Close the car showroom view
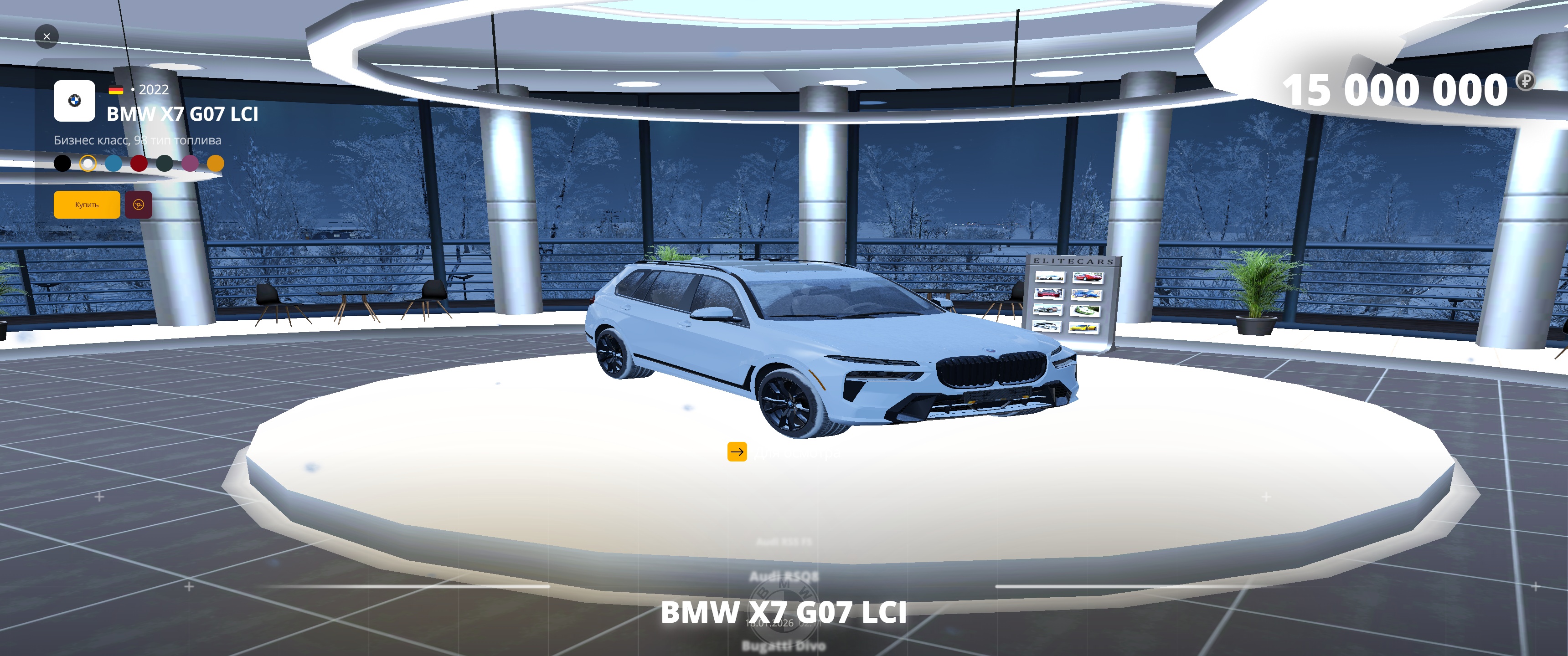Screen dimensions: 1568x656 click(47, 36)
